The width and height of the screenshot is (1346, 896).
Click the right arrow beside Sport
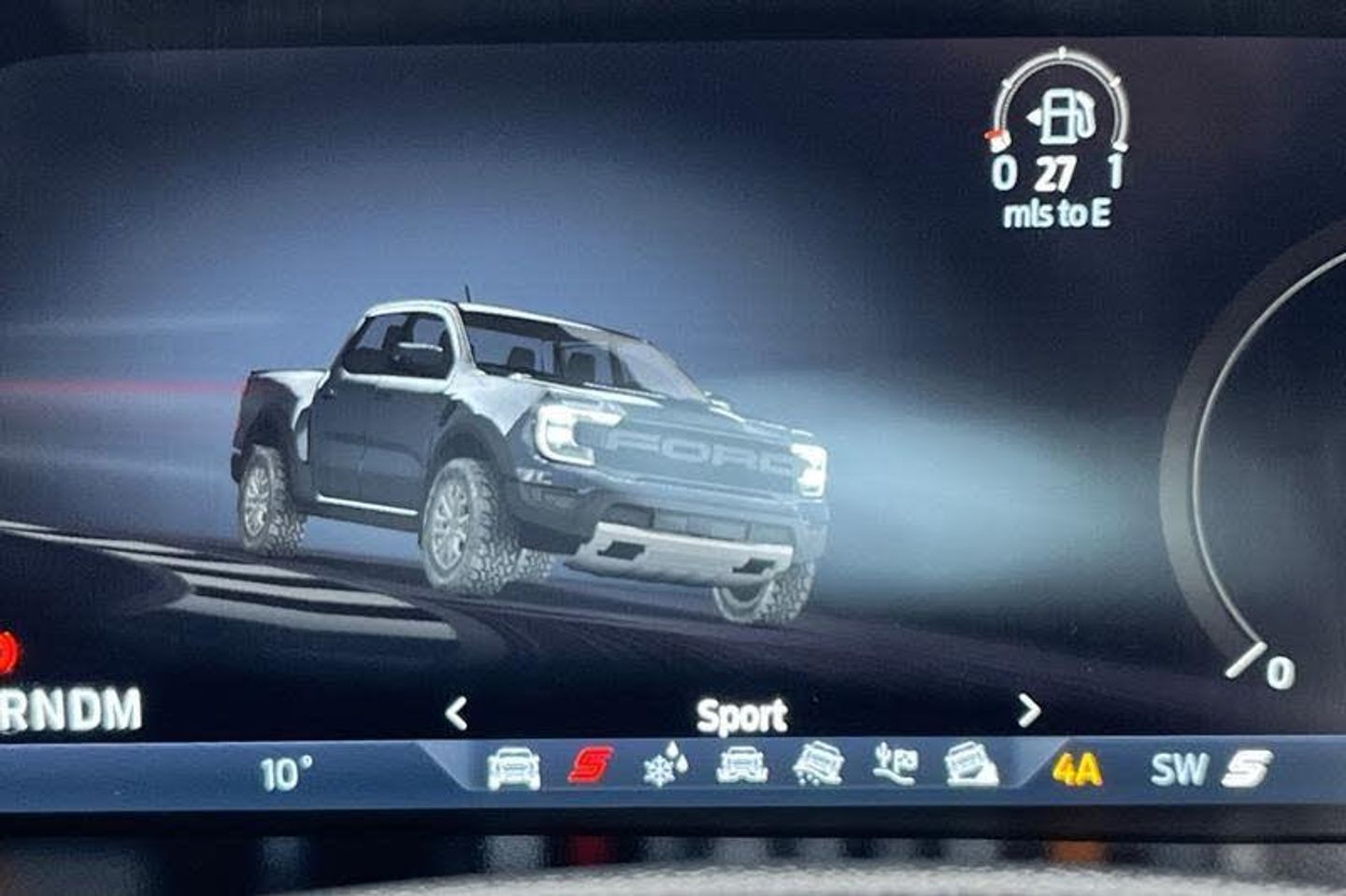(1028, 712)
